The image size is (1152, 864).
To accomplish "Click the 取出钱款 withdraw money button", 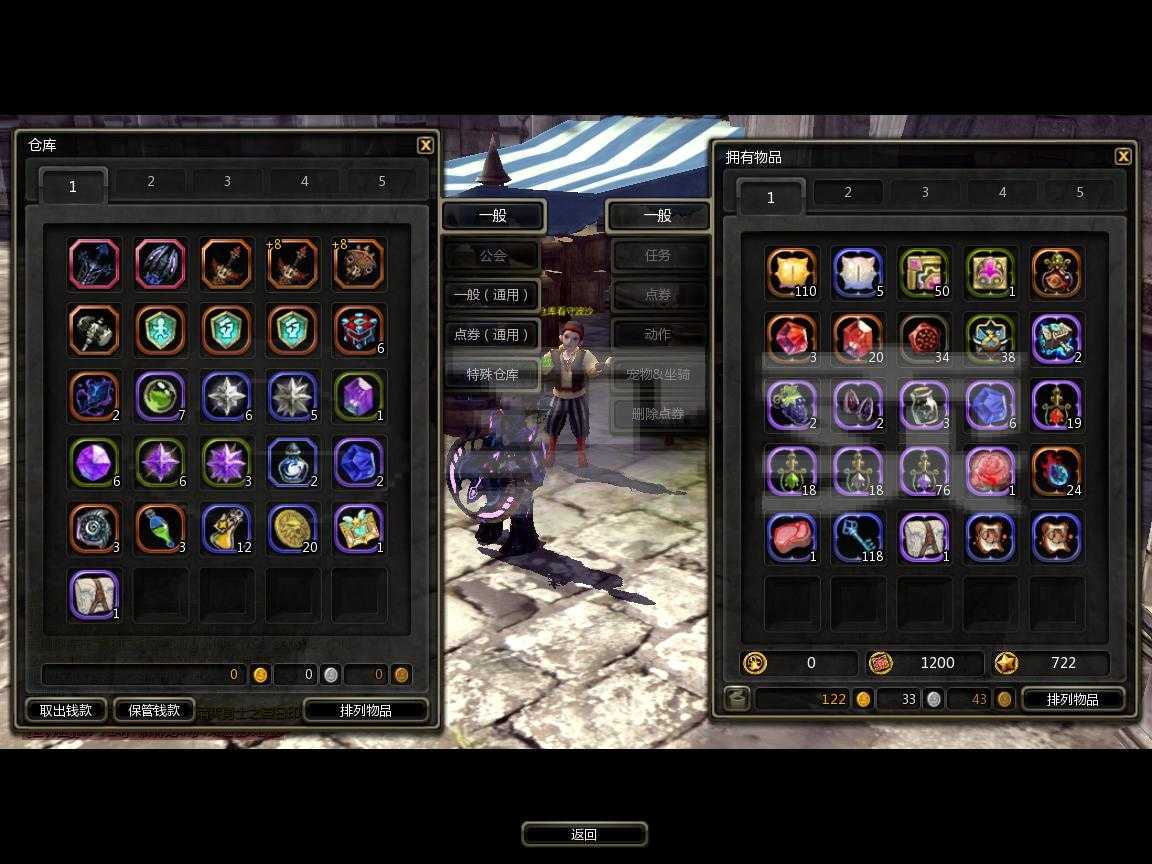I will coord(66,710).
